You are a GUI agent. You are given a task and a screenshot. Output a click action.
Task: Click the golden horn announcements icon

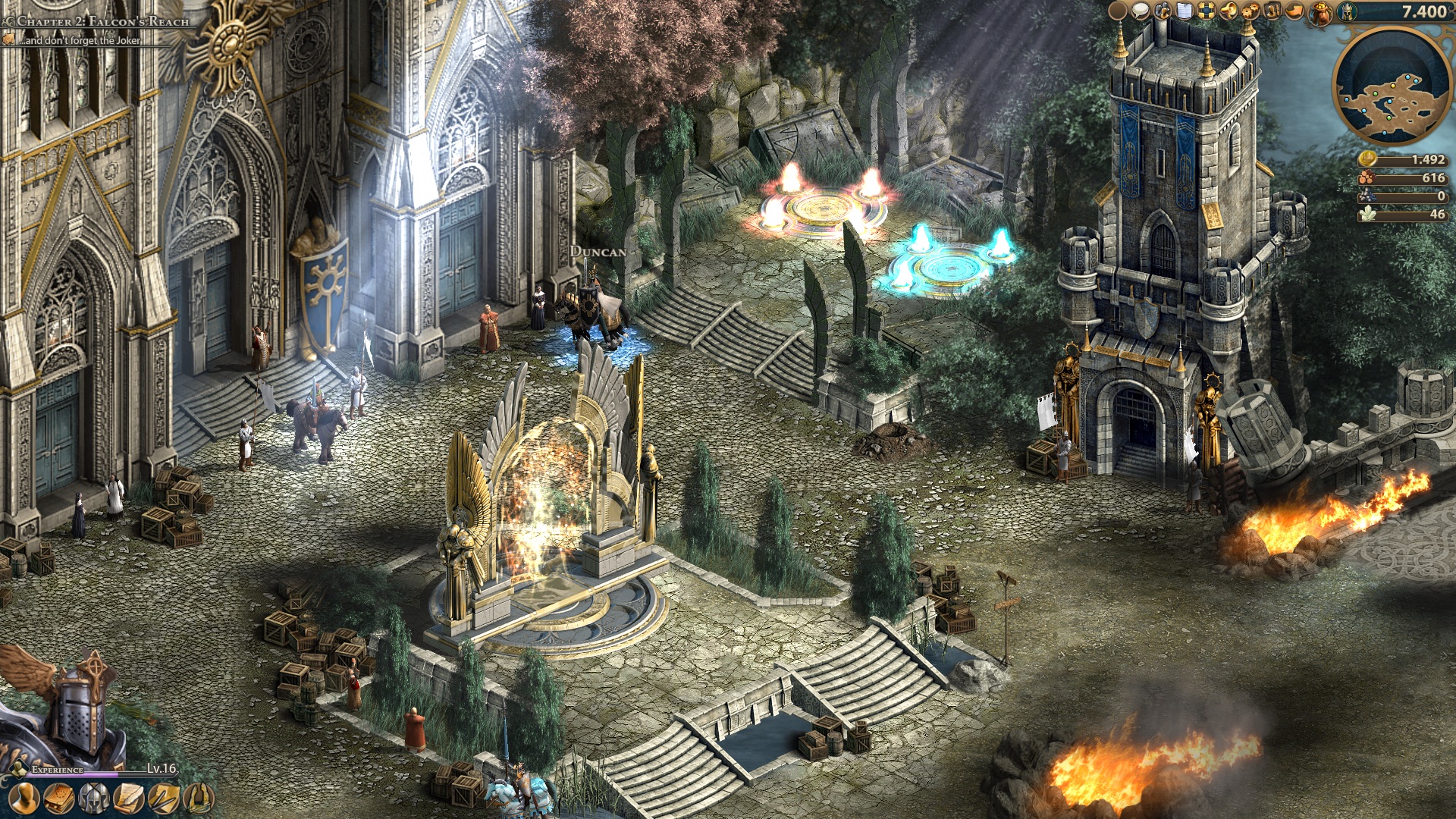pyautogui.click(x=1228, y=11)
